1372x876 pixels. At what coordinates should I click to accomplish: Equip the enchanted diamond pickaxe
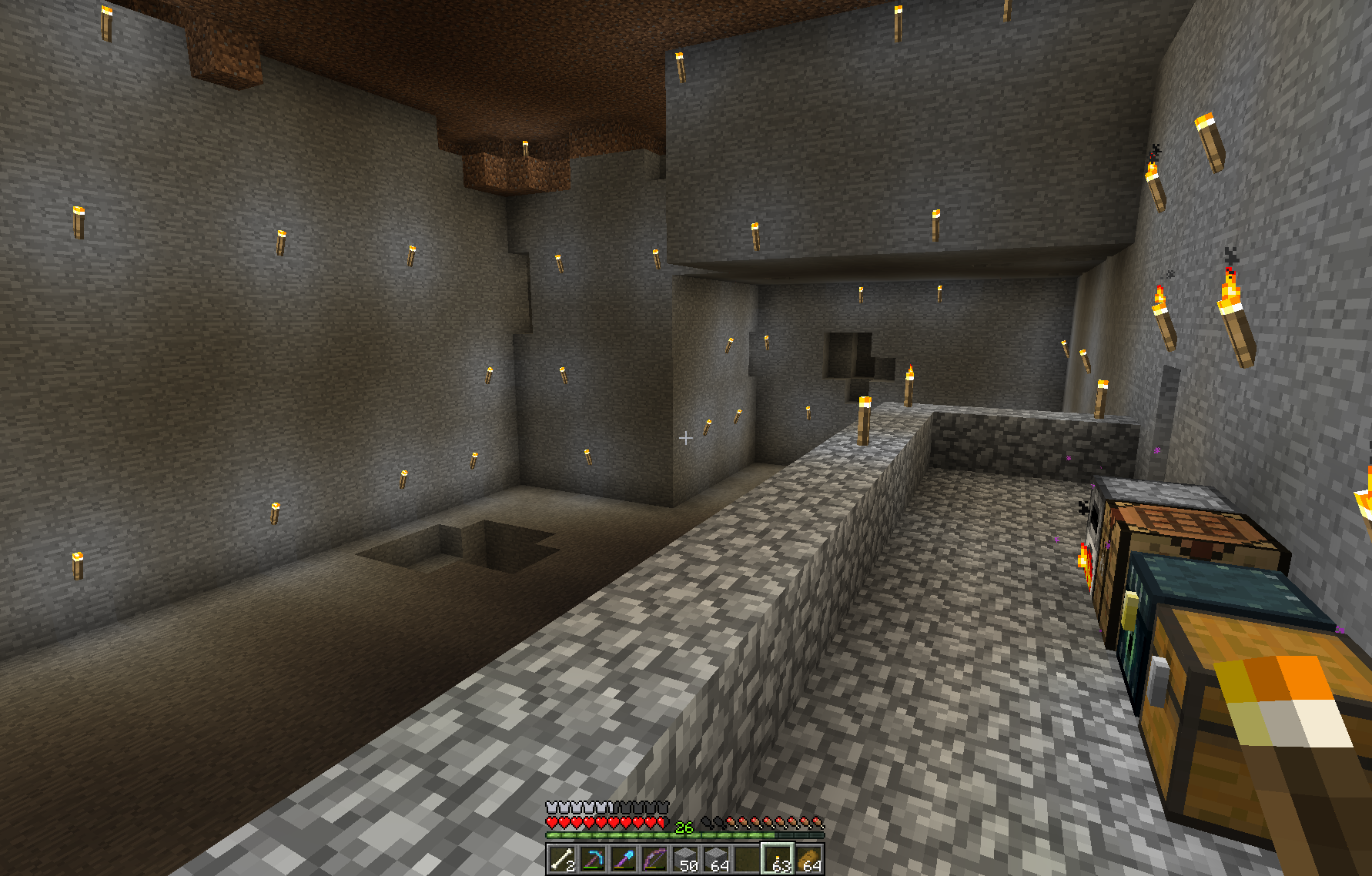593,859
